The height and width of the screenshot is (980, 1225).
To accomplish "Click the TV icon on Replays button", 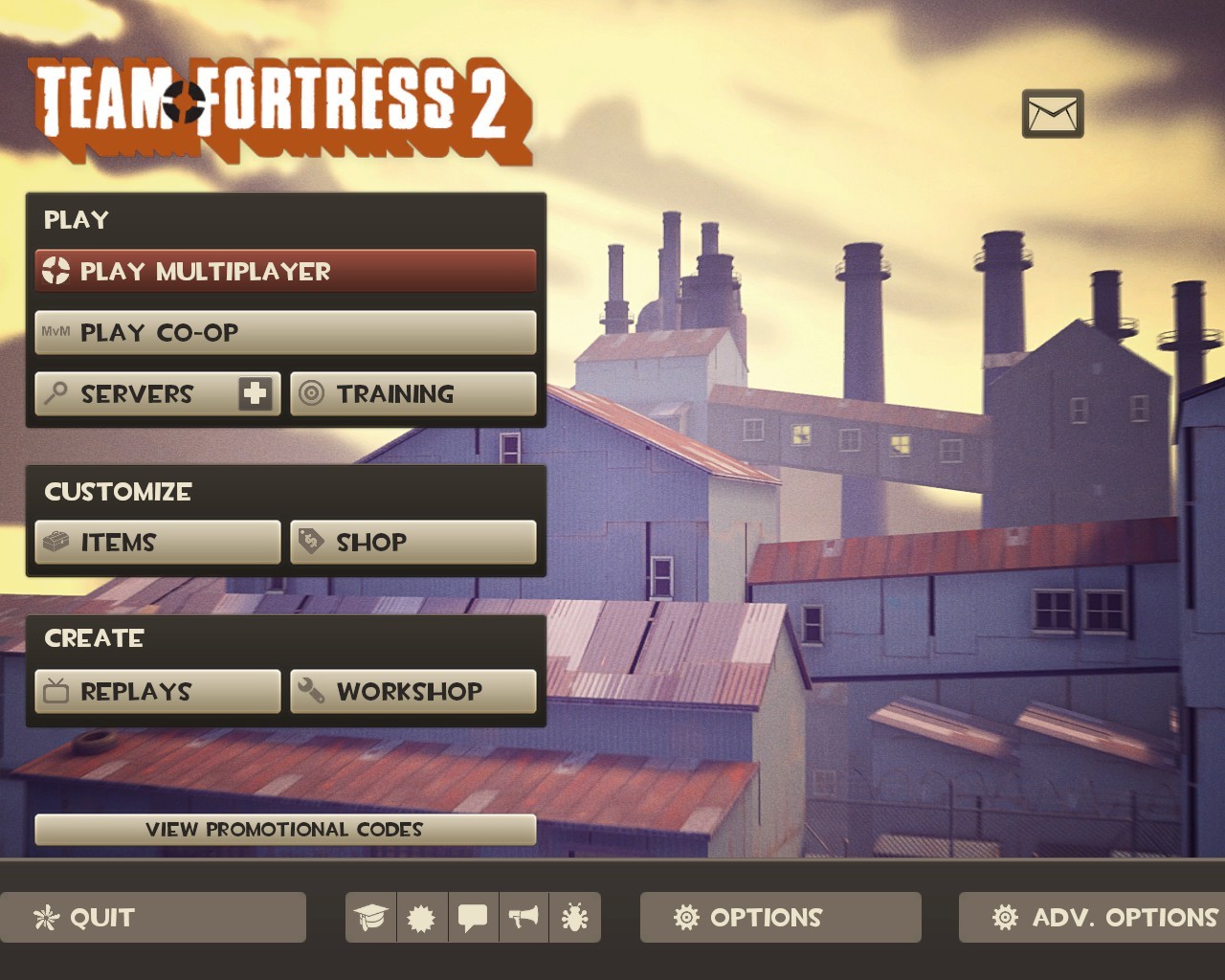I will tap(59, 691).
